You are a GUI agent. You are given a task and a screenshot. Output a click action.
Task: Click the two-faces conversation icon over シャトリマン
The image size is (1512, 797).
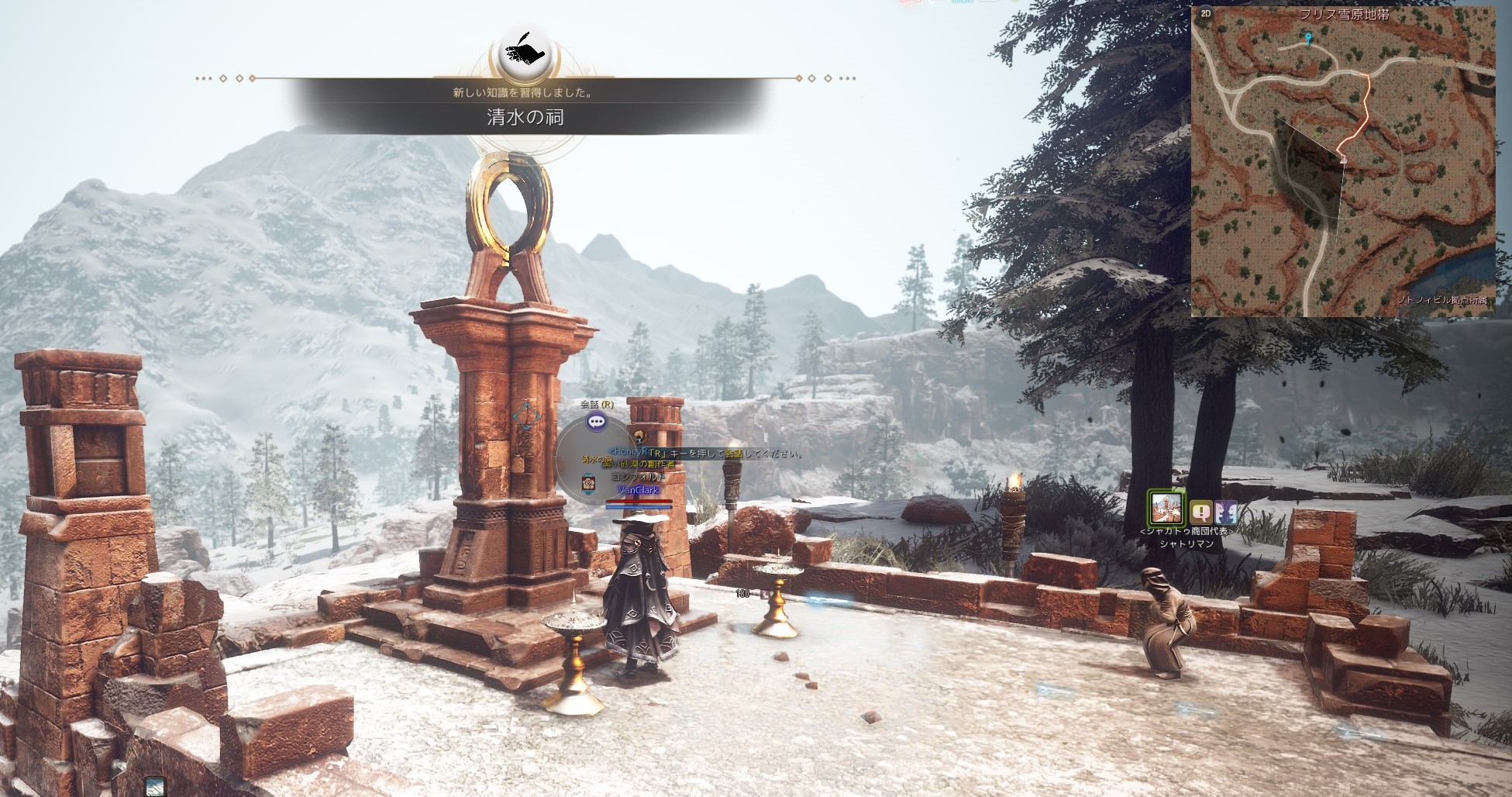pos(1225,512)
